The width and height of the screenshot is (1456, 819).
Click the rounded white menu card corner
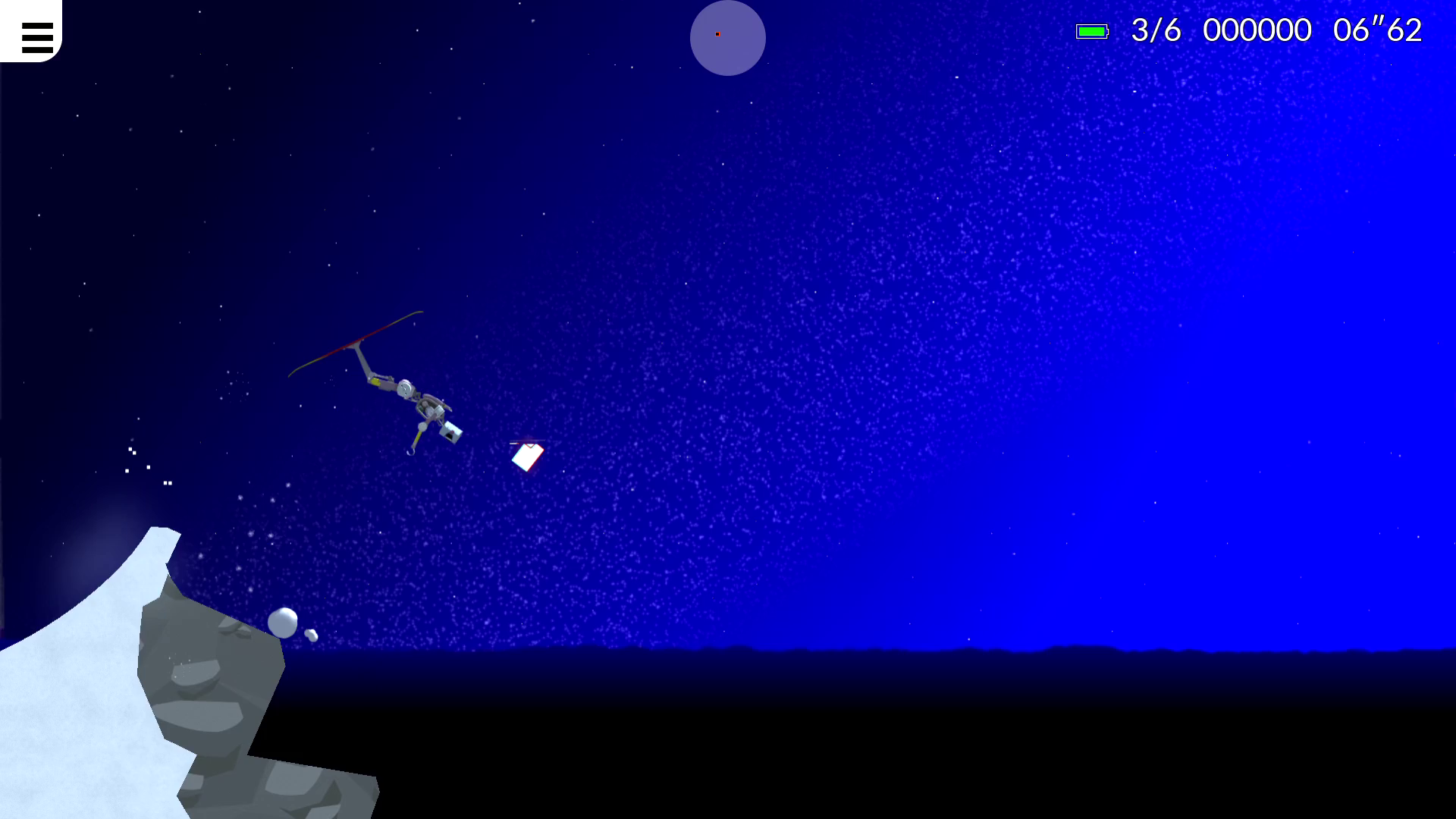coord(58,55)
